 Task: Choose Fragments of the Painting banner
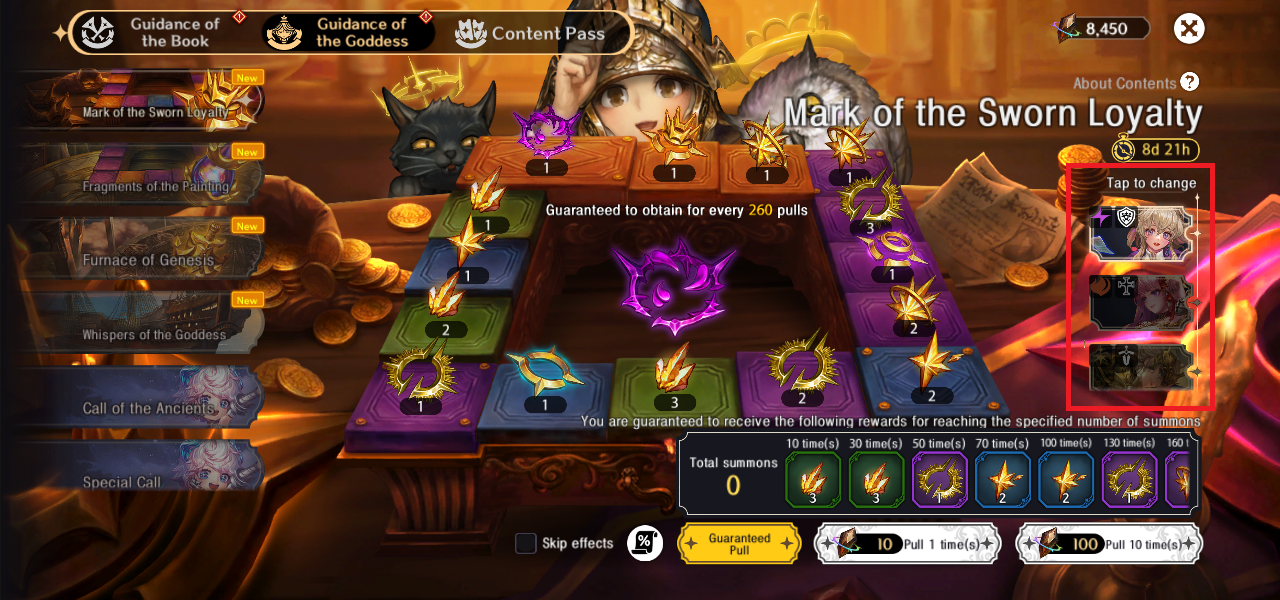tap(140, 175)
